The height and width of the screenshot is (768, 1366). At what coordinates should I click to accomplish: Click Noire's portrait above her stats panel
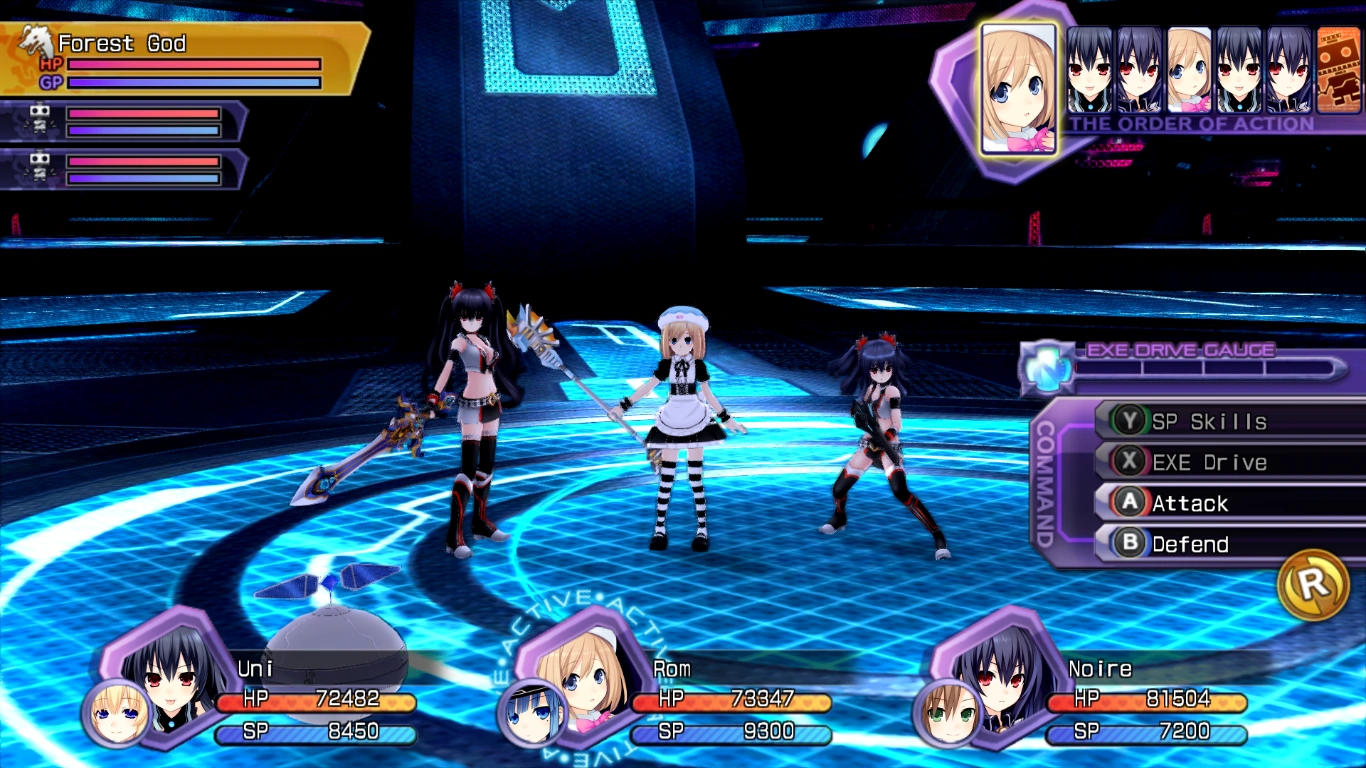[1000, 680]
